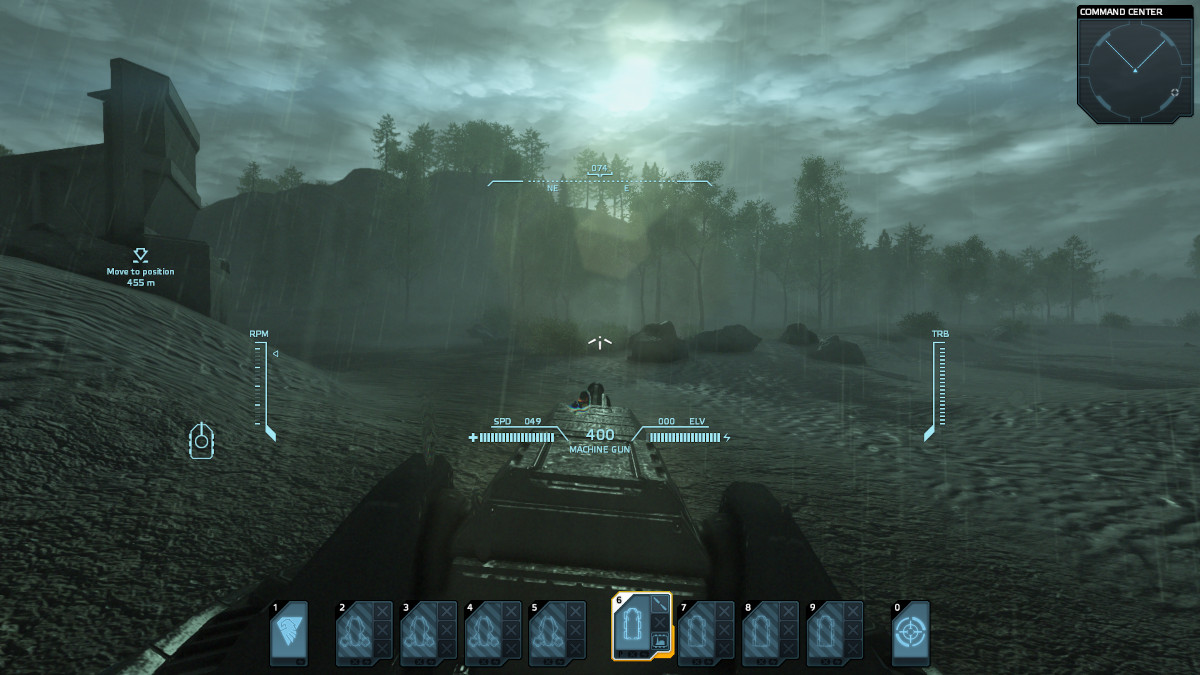The width and height of the screenshot is (1200, 675).
Task: Select the highlighted vehicle slot 6
Action: click(633, 628)
